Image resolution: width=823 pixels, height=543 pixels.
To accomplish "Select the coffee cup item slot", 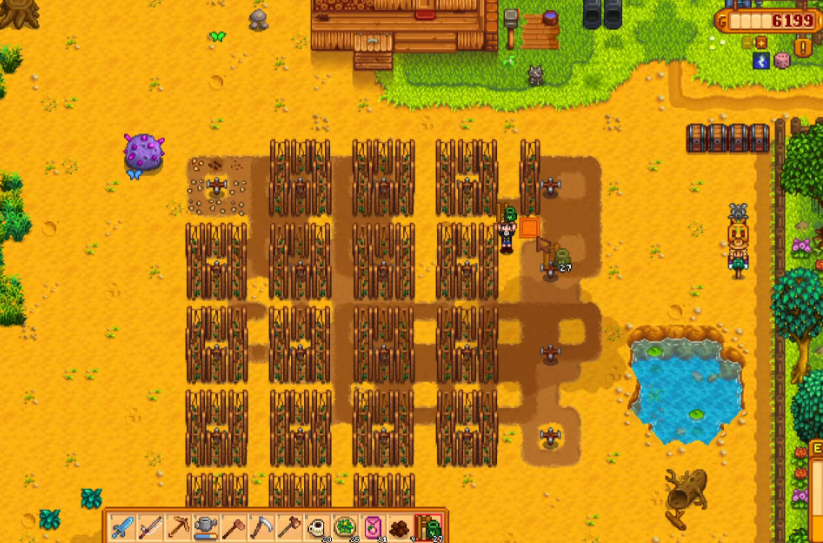I will (x=318, y=526).
